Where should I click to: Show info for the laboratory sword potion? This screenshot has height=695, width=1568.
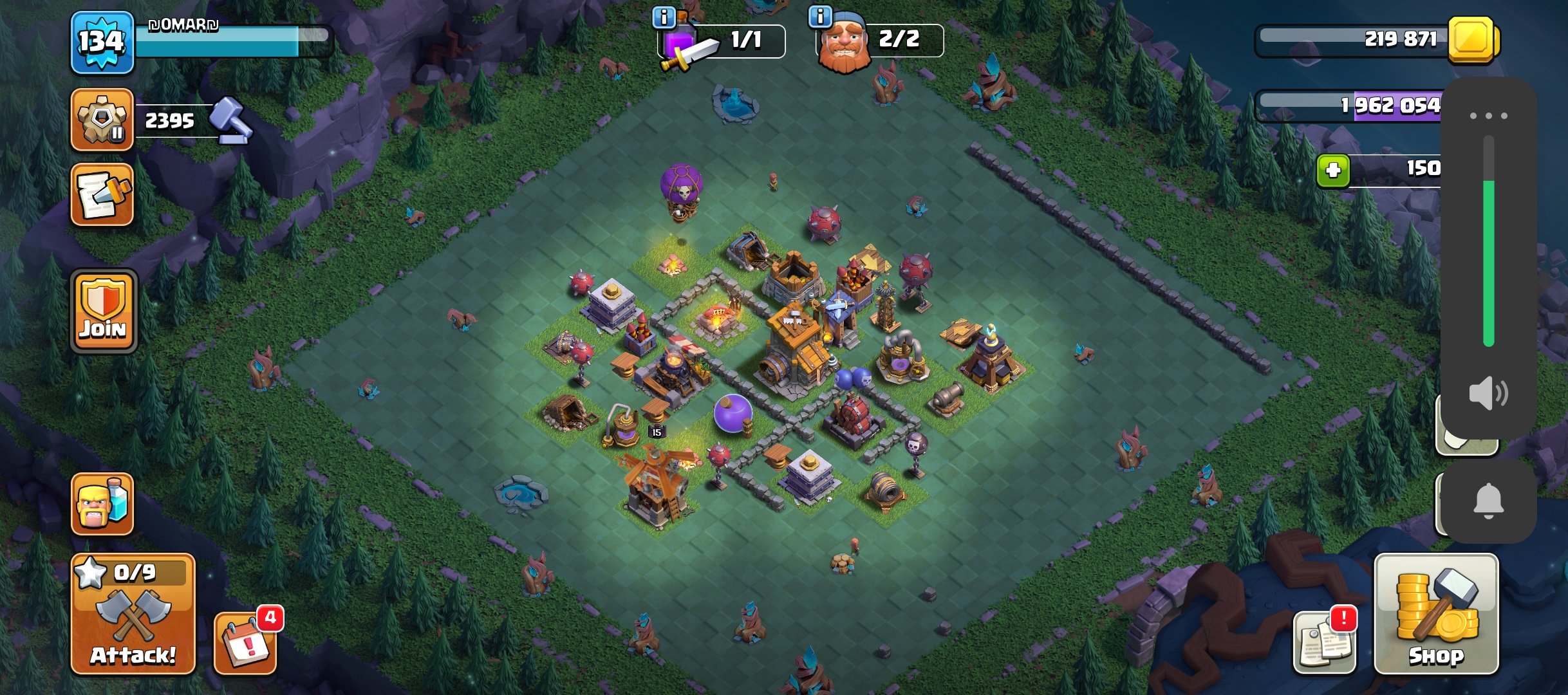pos(664,17)
